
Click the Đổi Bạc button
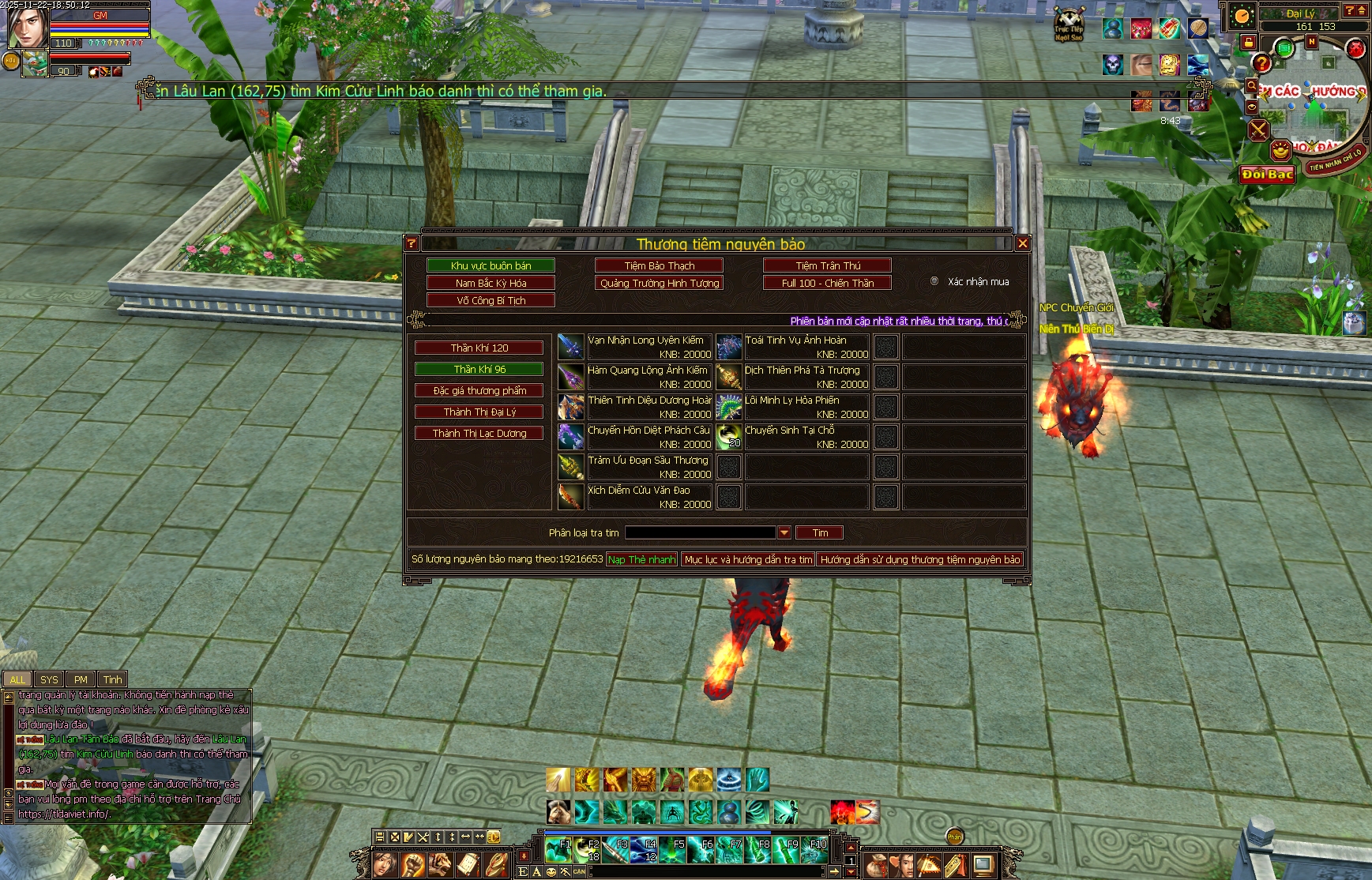coord(1266,175)
